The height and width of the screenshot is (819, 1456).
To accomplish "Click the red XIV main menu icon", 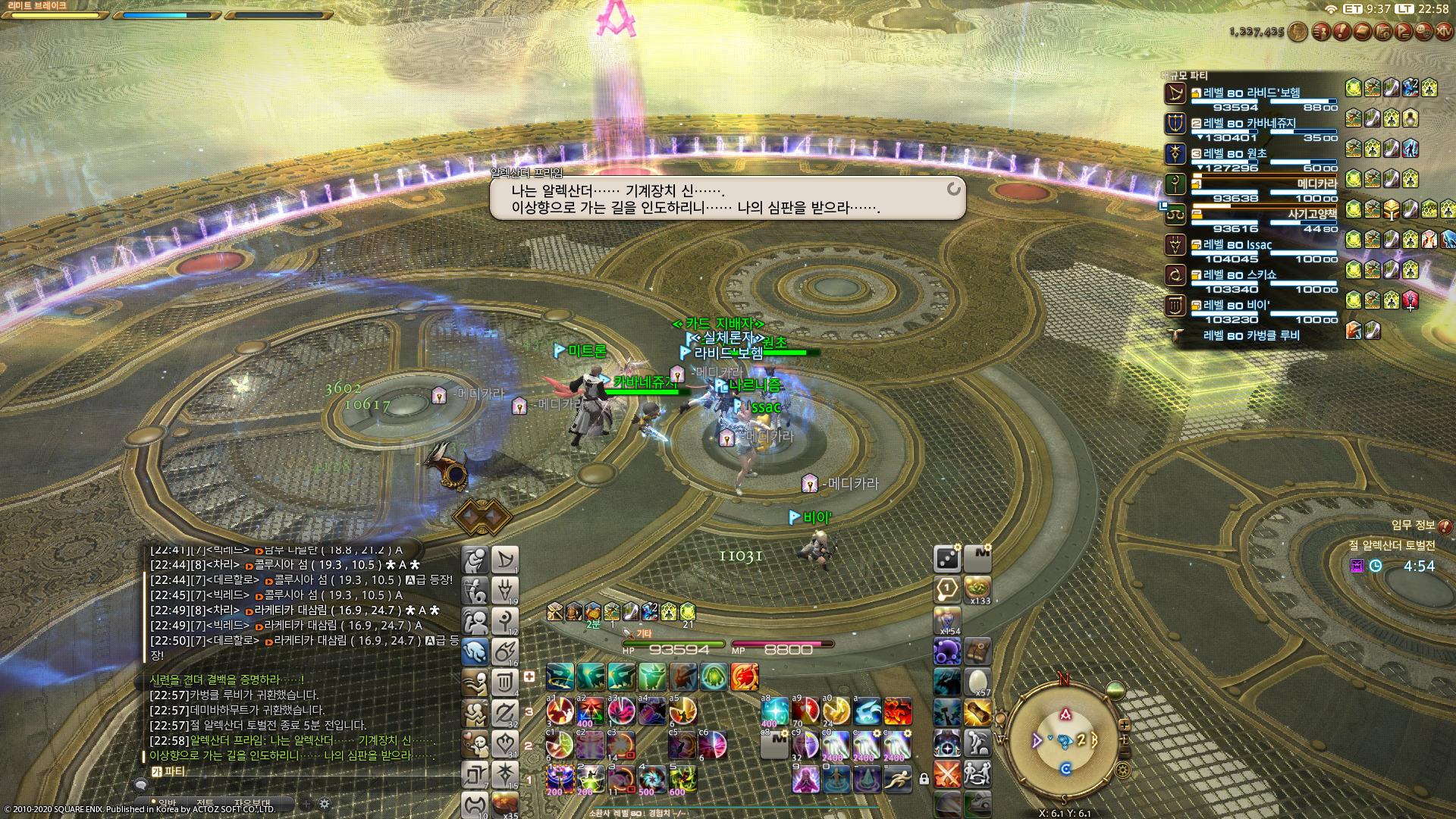I will (1443, 32).
